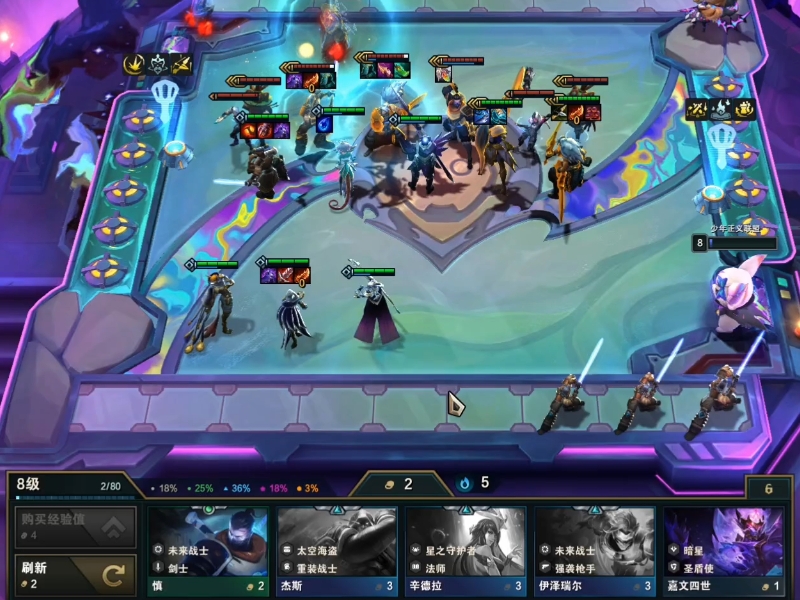800x600 pixels.
Task: Click the 购买经验值 buy XP button
Action: pos(75,527)
